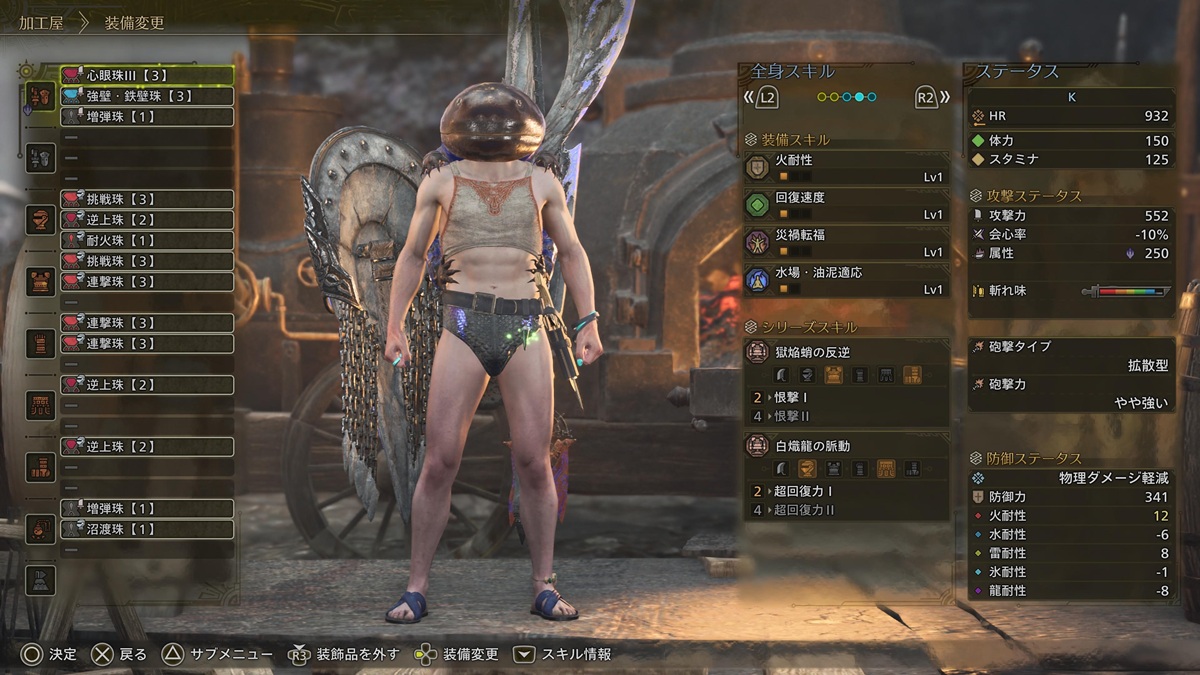Select the 耐火珠【1】 decoration row
1200x675 pixels.
[147, 240]
